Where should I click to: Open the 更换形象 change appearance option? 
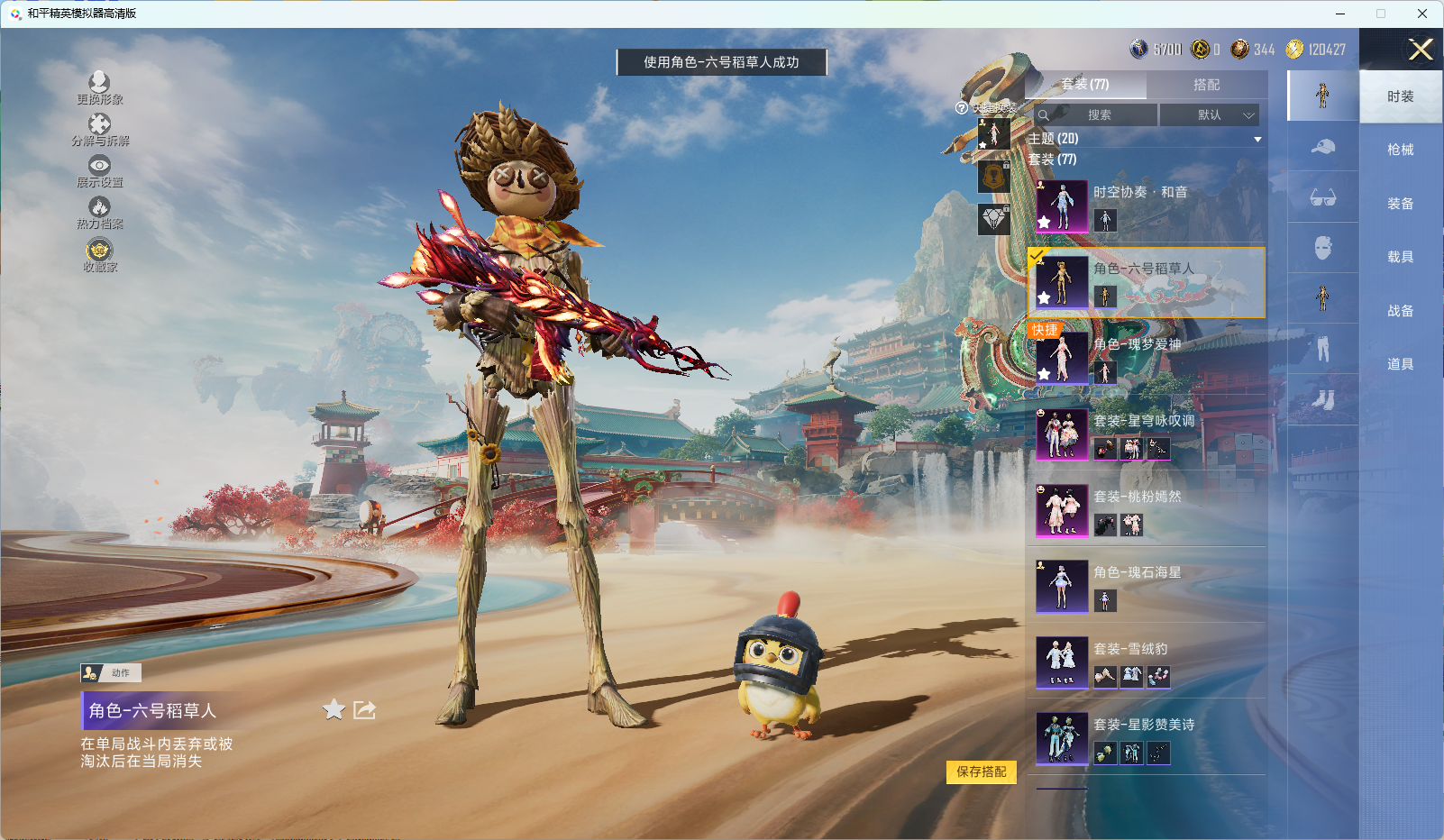[99, 87]
